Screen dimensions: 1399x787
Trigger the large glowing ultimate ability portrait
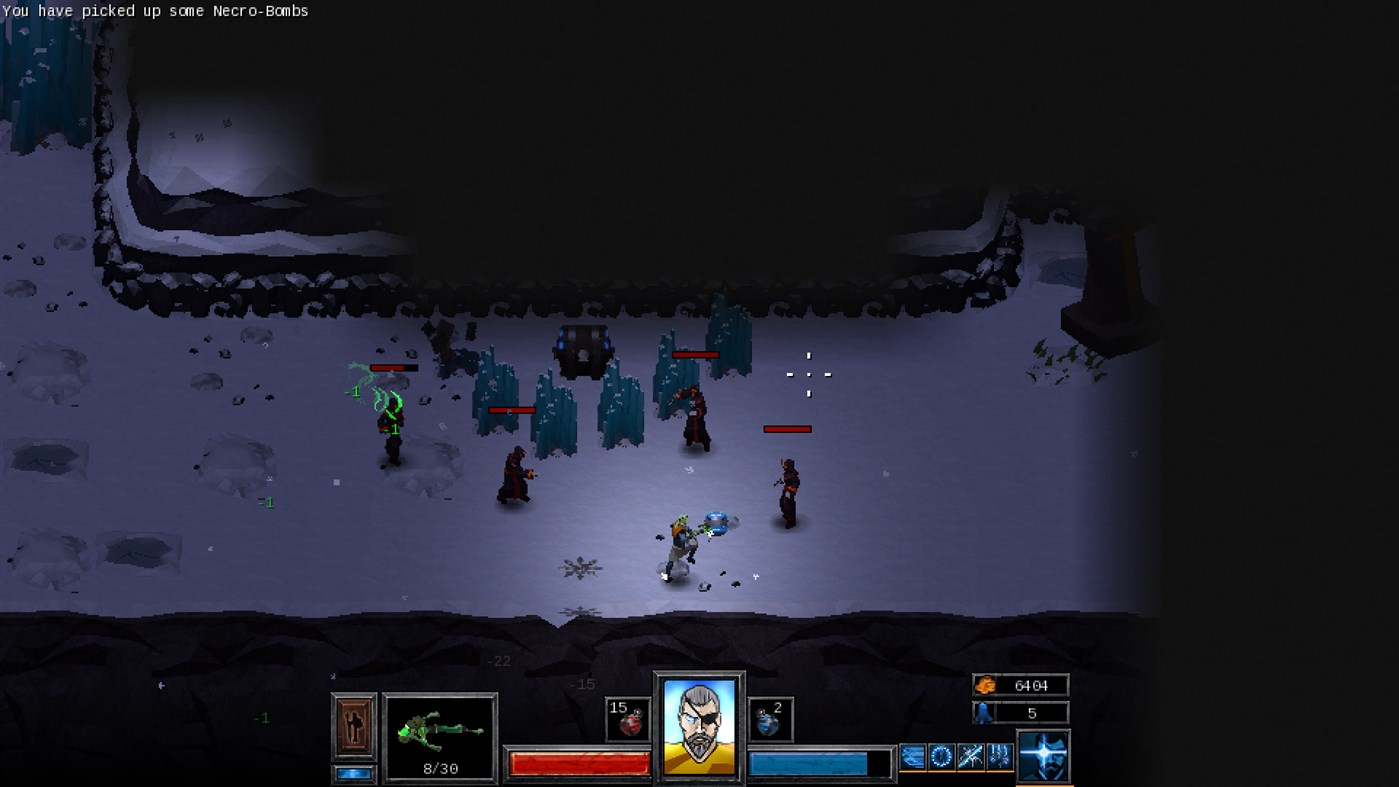tap(1044, 757)
